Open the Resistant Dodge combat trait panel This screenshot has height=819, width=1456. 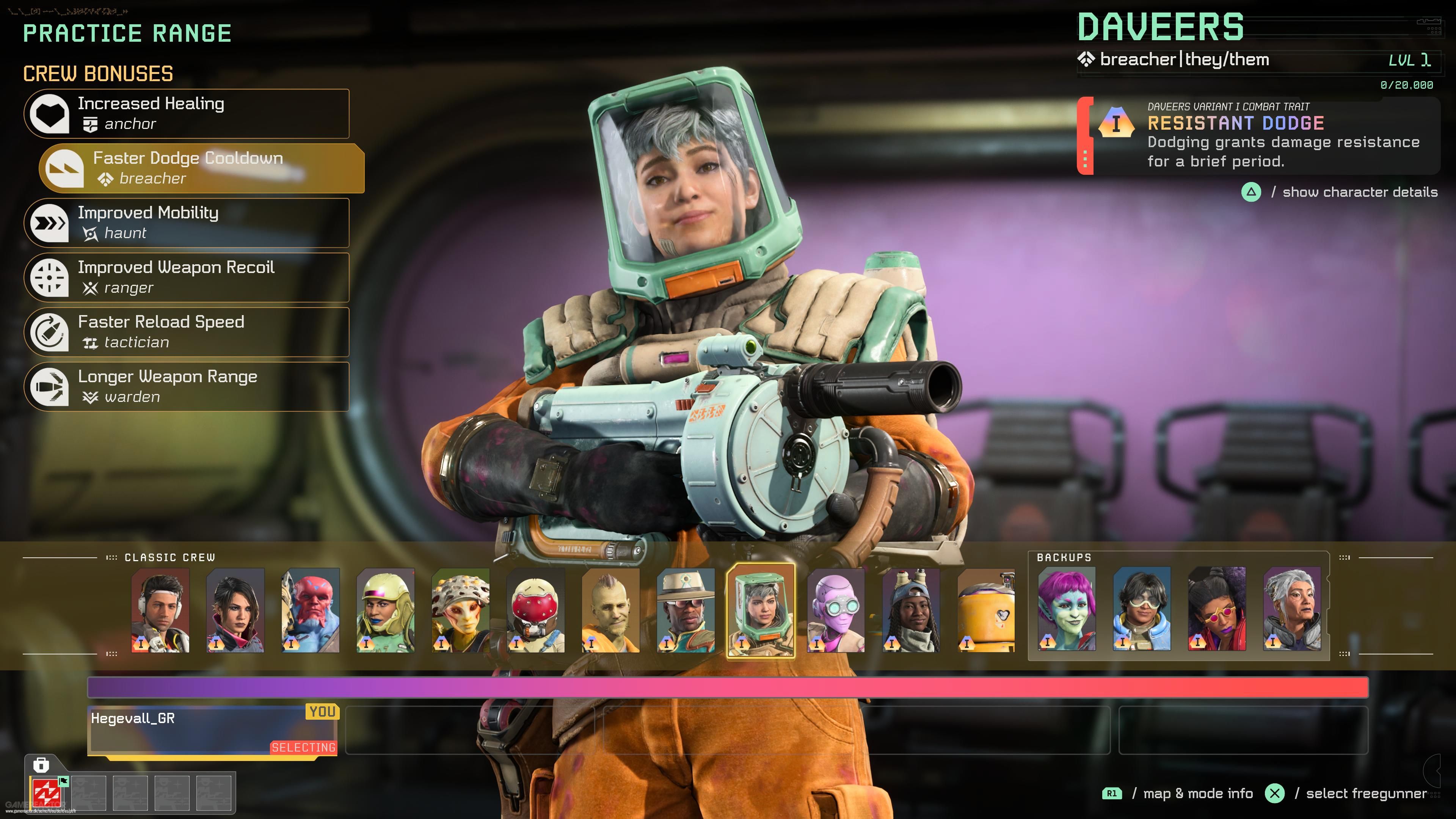[1258, 136]
